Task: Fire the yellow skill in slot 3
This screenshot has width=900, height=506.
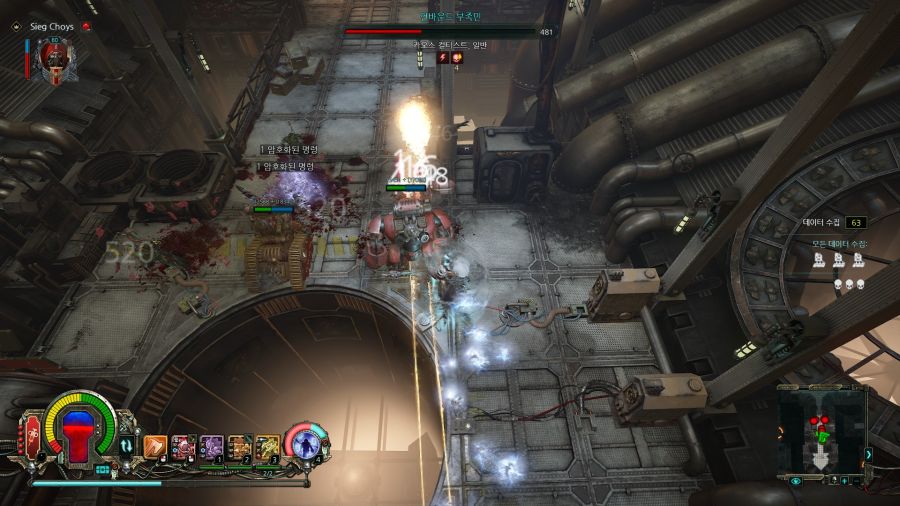Action: (x=267, y=446)
